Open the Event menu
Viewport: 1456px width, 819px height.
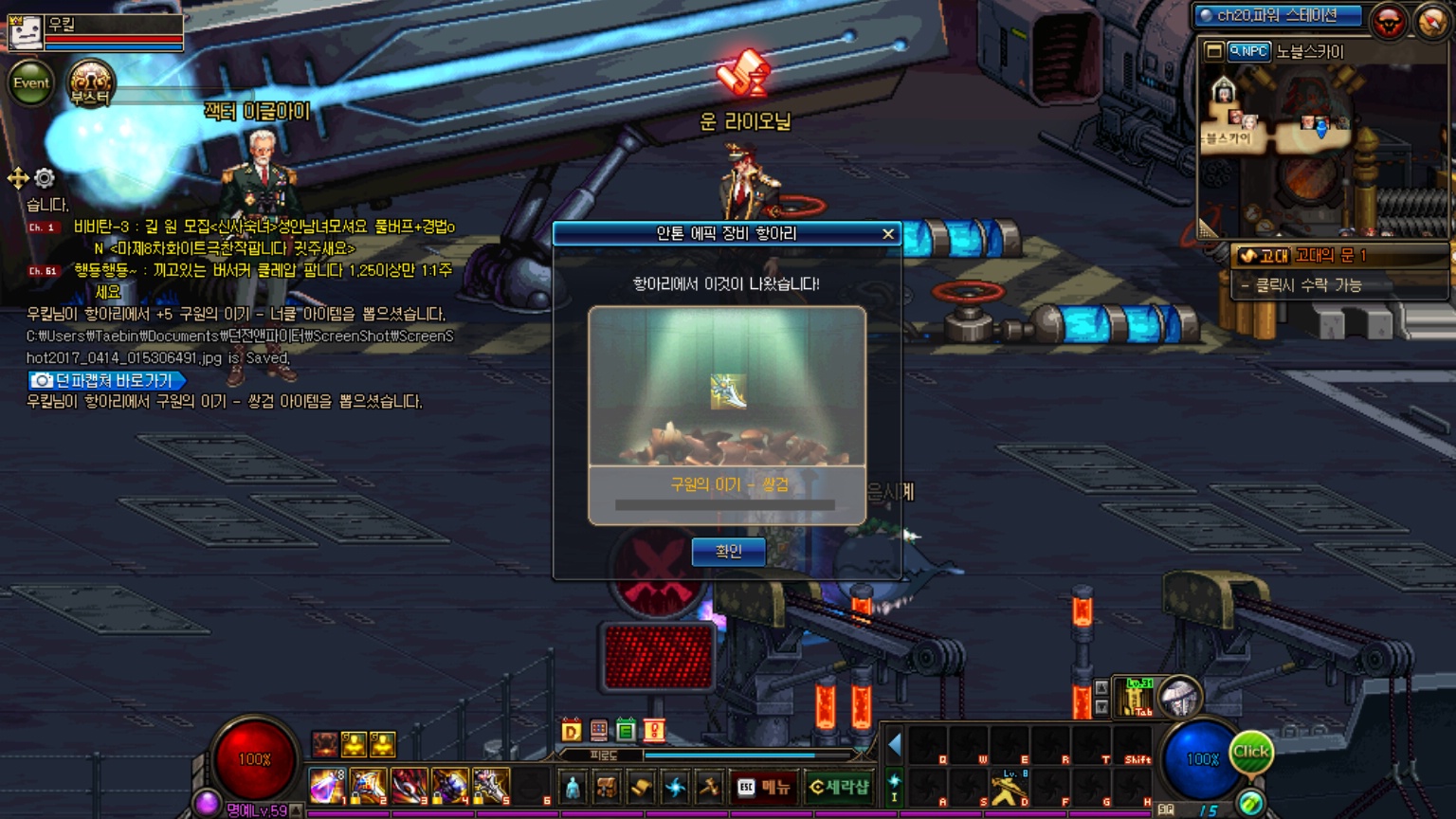[30, 83]
